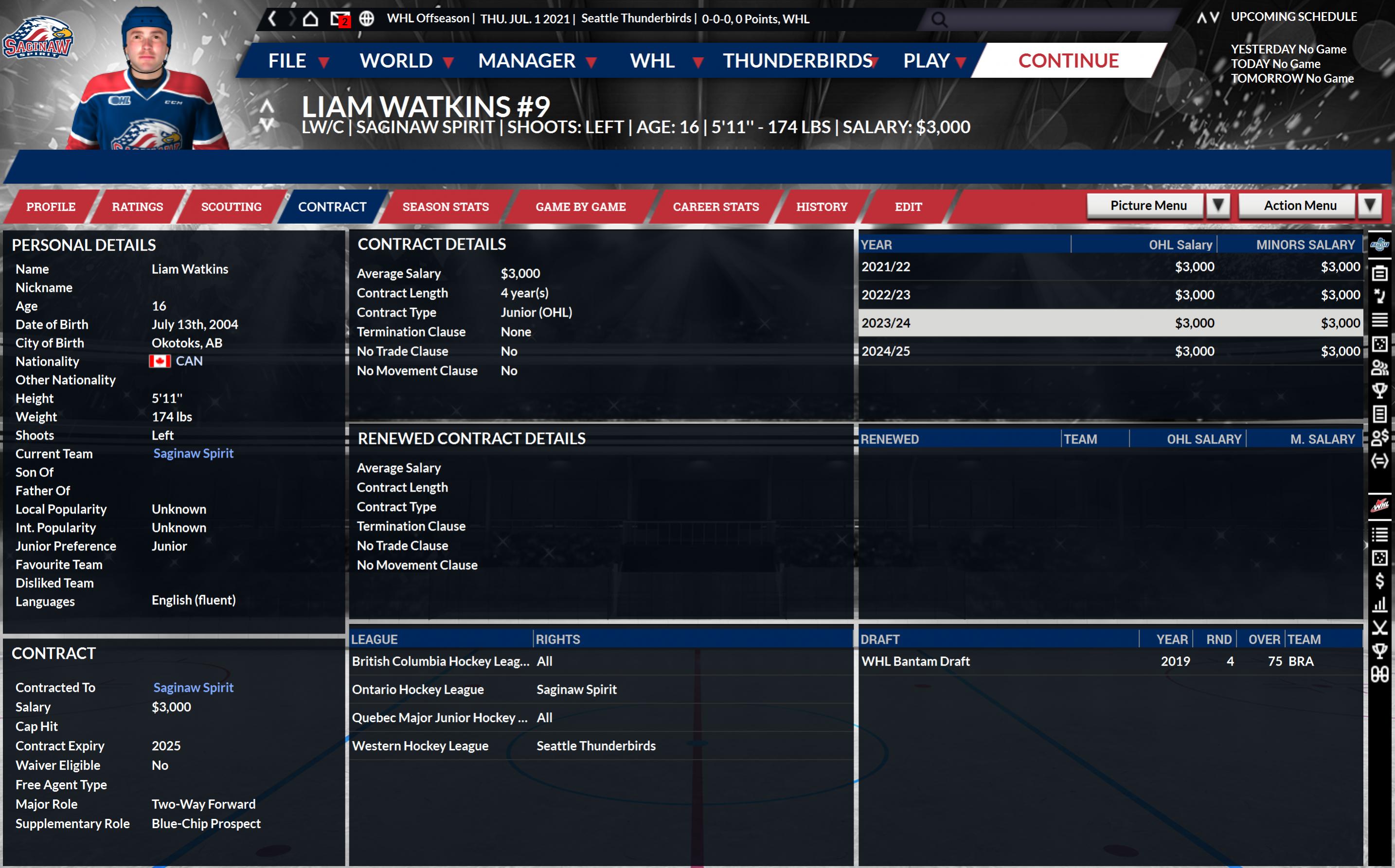1395x868 pixels.
Task: Open the PLAY menu
Action: (x=934, y=60)
